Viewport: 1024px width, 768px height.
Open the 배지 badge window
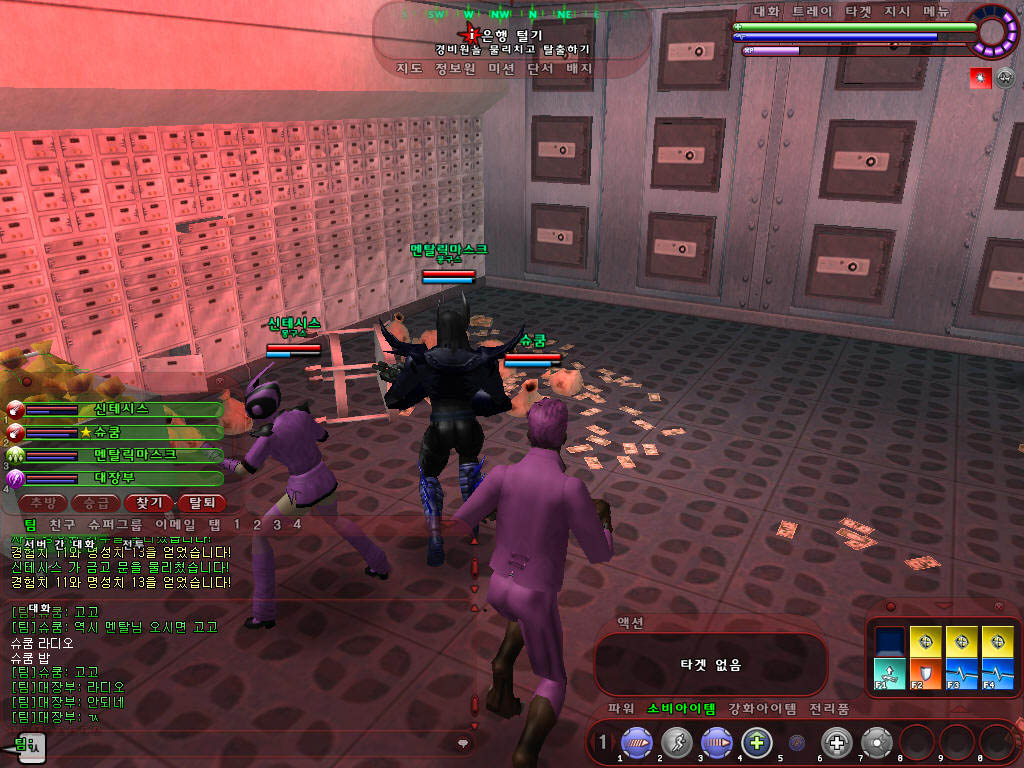579,69
